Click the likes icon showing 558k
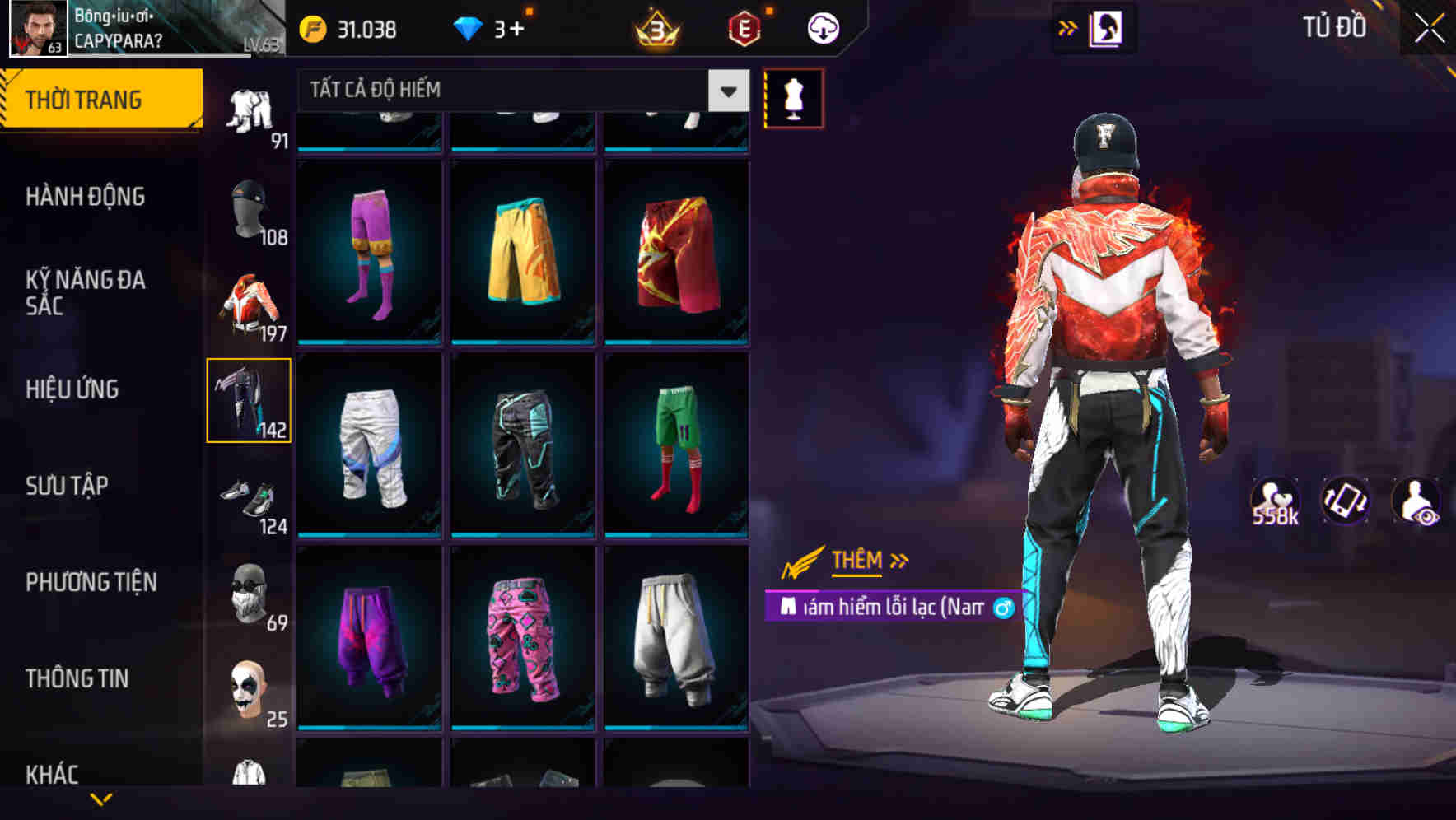The height and width of the screenshot is (820, 1456). coord(1276,501)
